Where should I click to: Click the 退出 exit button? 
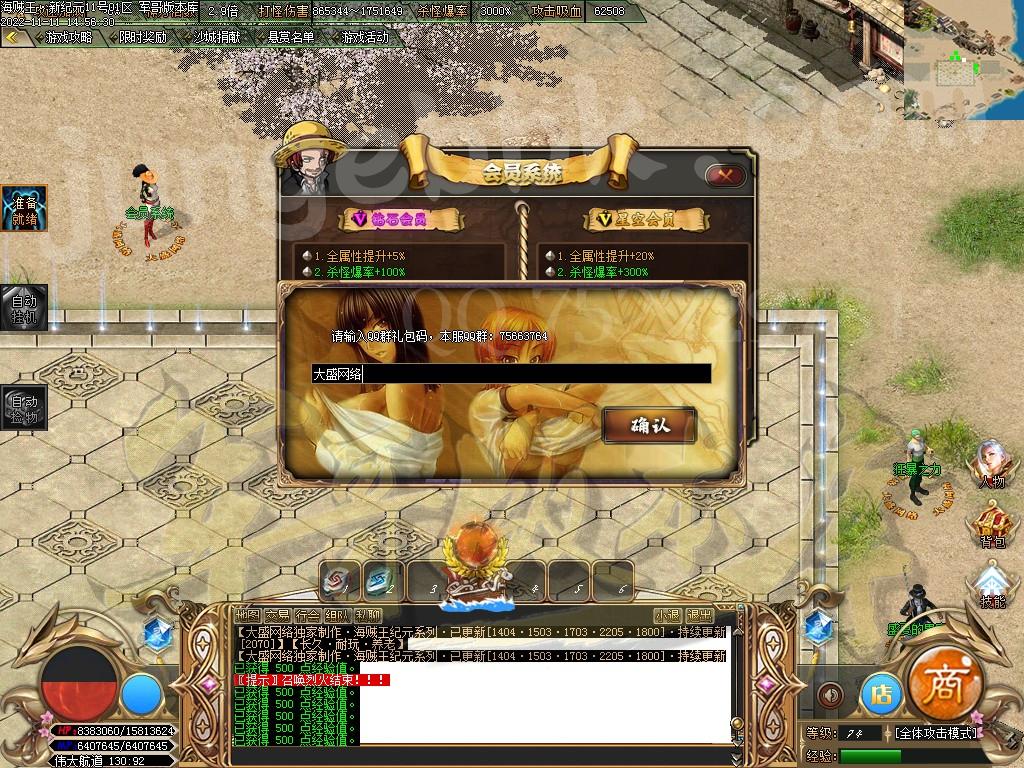pos(699,615)
